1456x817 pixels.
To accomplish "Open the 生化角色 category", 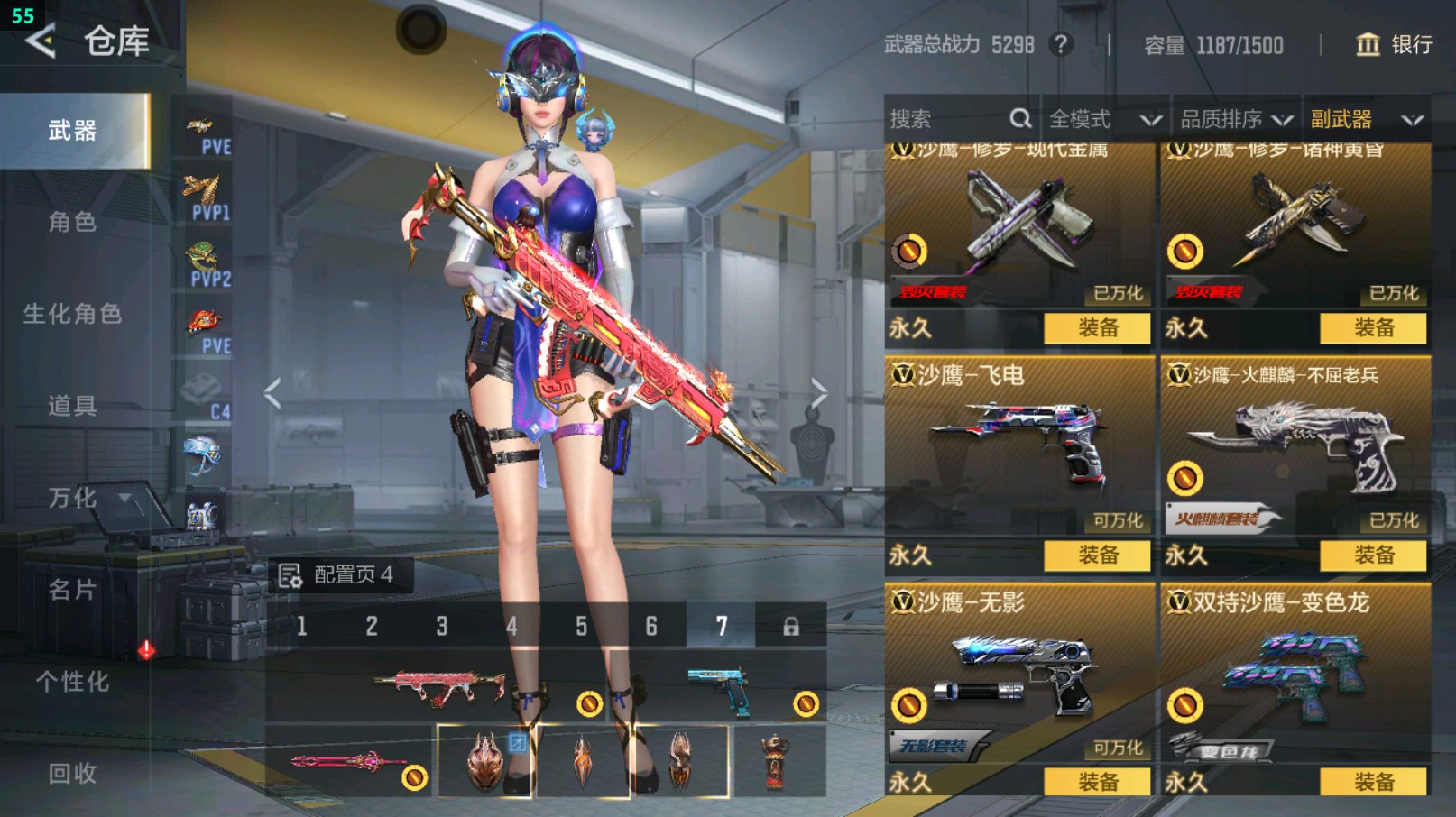I will 72,314.
